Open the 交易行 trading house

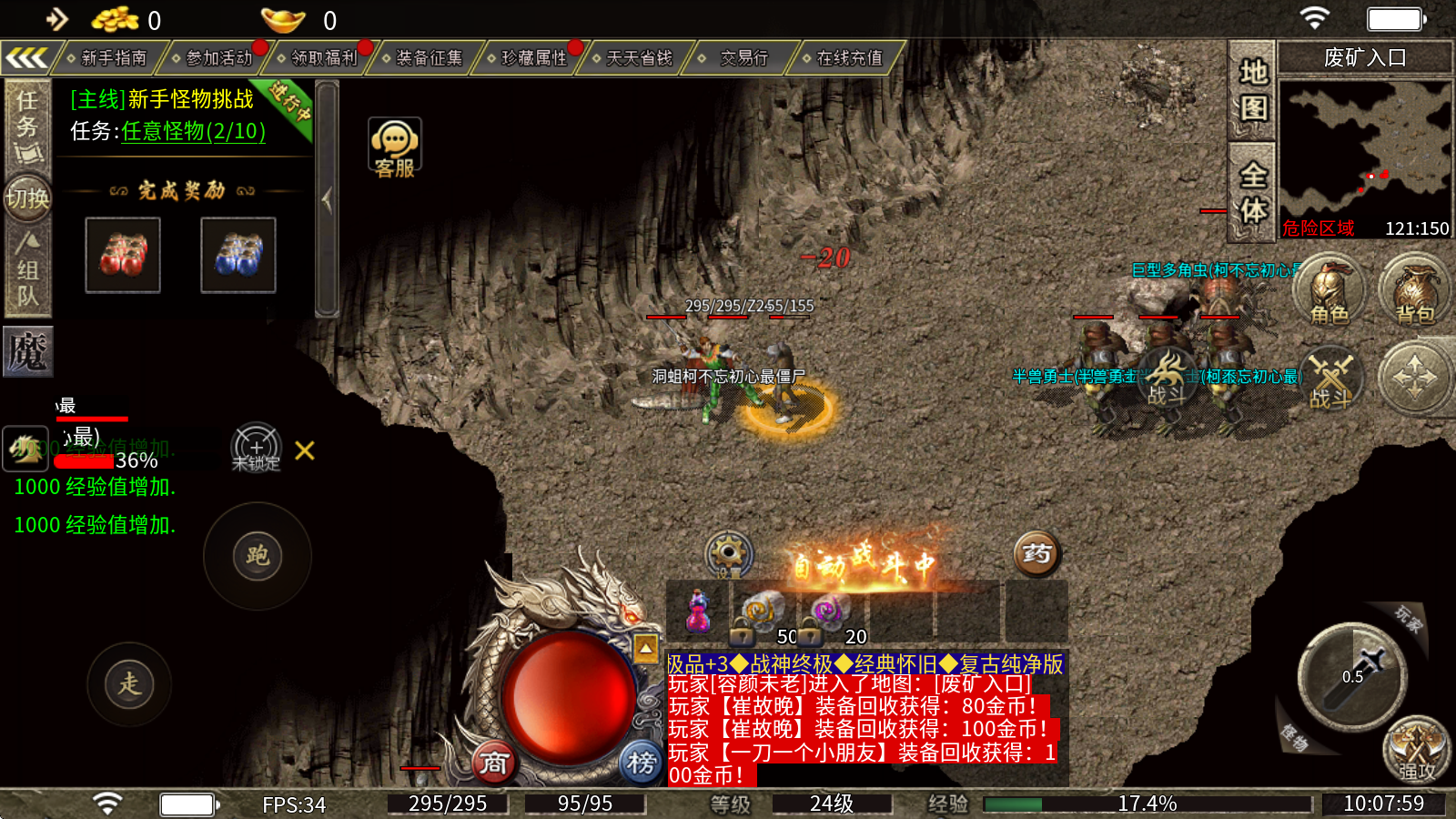click(x=743, y=58)
